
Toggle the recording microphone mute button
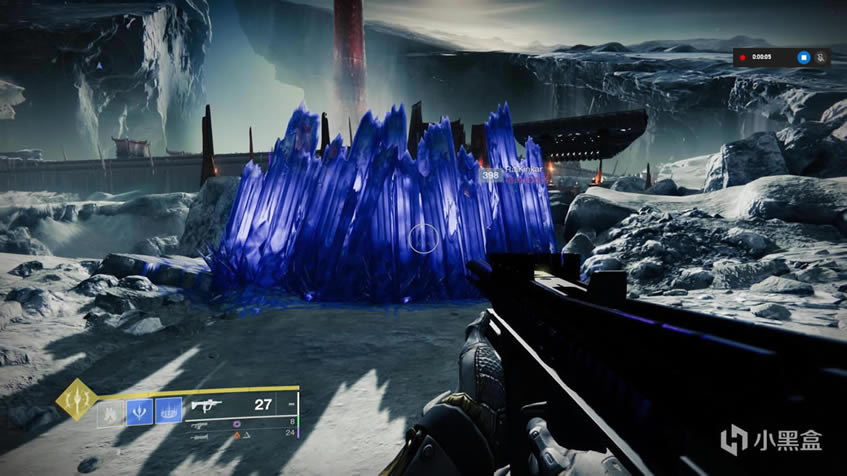pos(820,58)
